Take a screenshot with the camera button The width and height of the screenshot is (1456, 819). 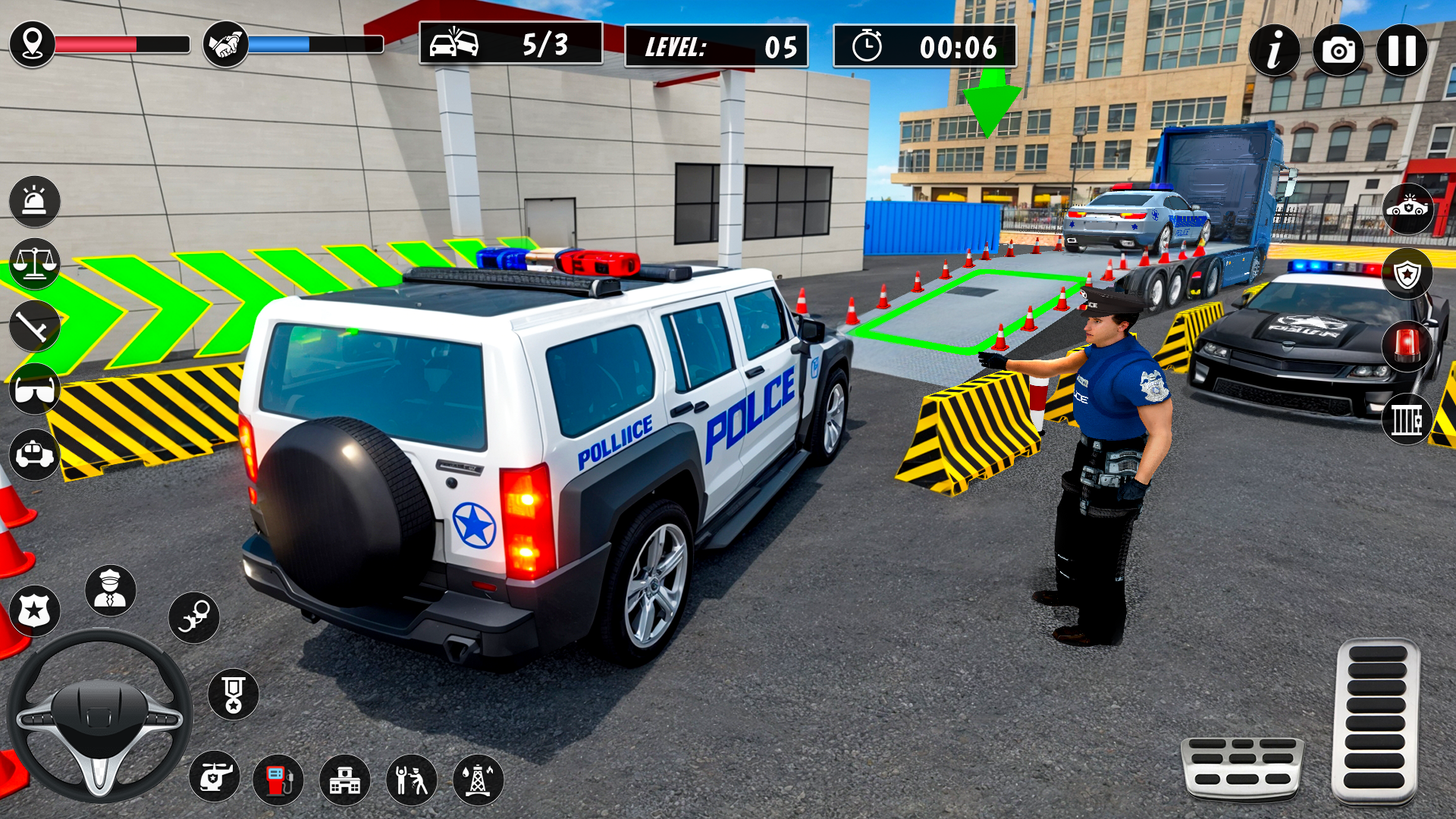point(1339,49)
